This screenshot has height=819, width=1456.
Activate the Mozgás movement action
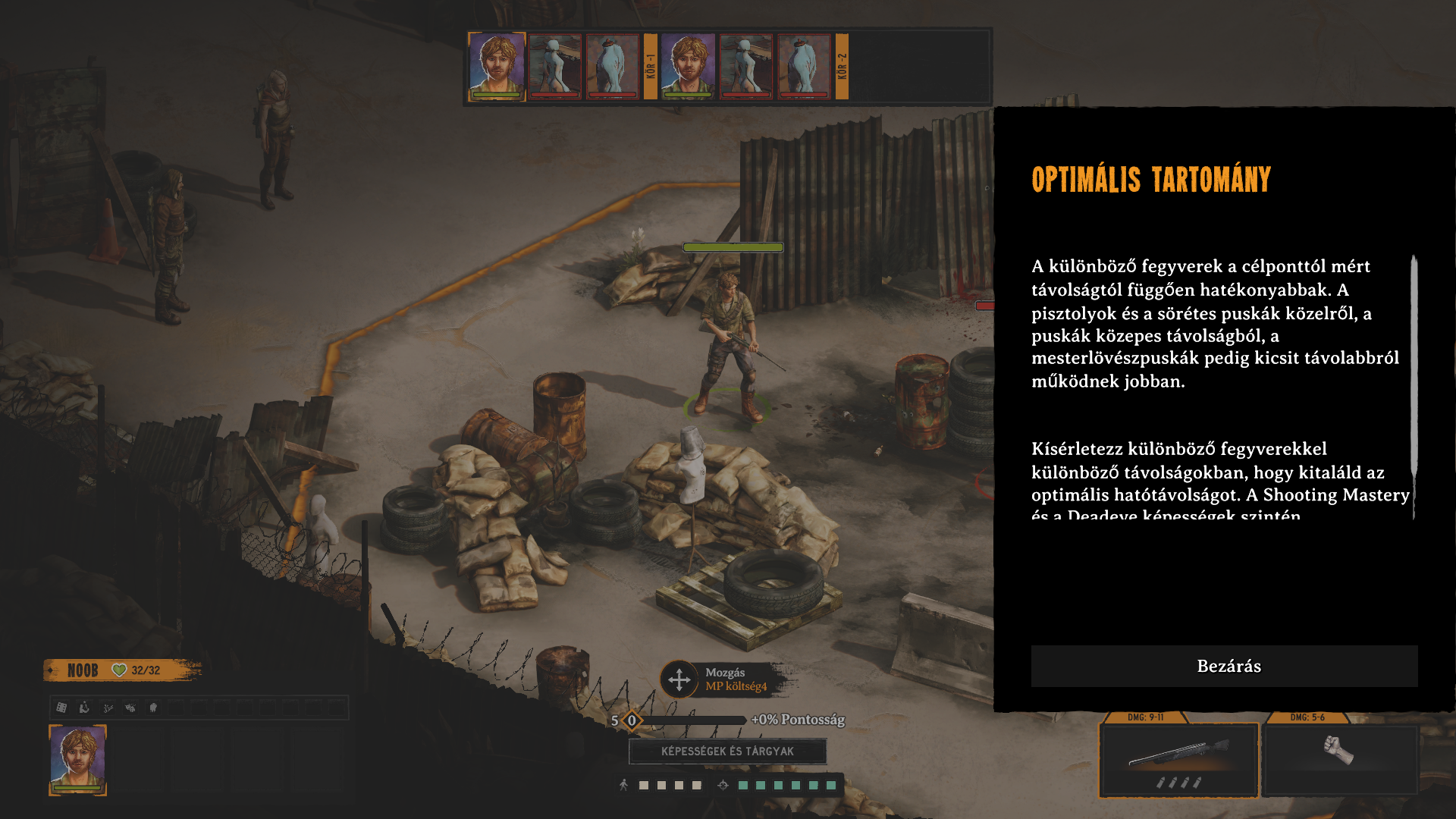tap(679, 679)
